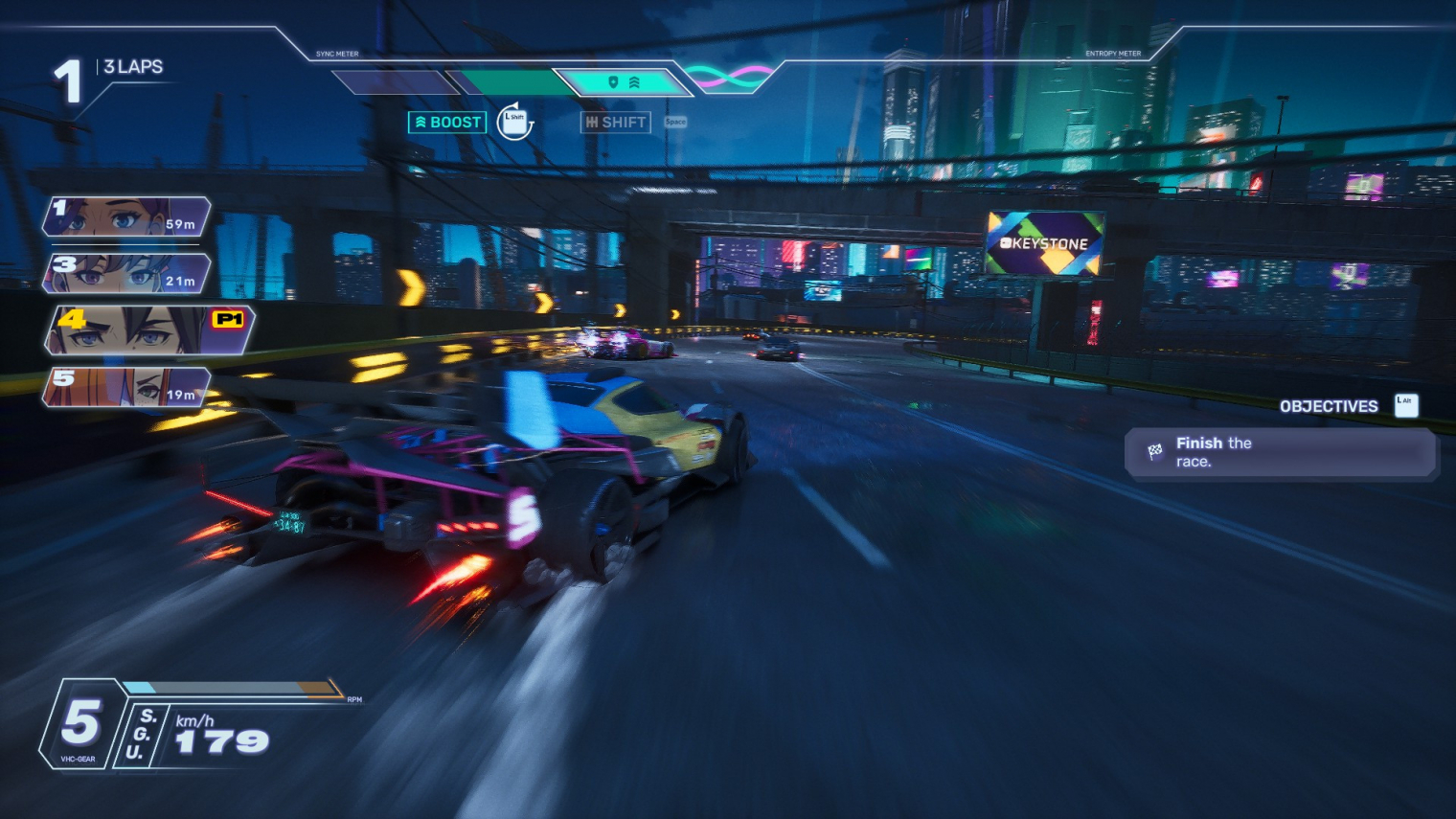Select the third-place racer portrait
1456x819 pixels.
pos(126,273)
